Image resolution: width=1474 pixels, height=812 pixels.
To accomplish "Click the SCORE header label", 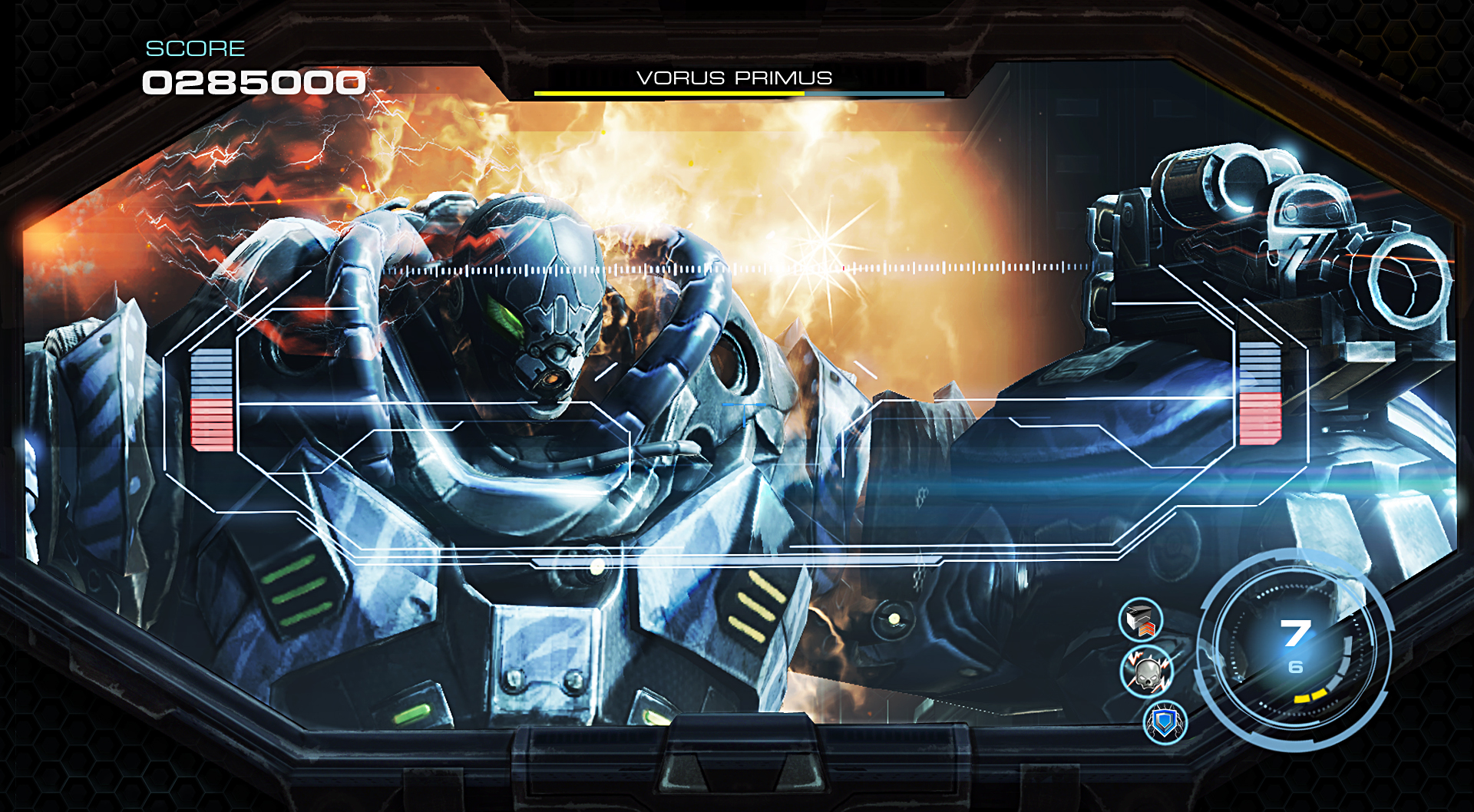I will click(193, 48).
